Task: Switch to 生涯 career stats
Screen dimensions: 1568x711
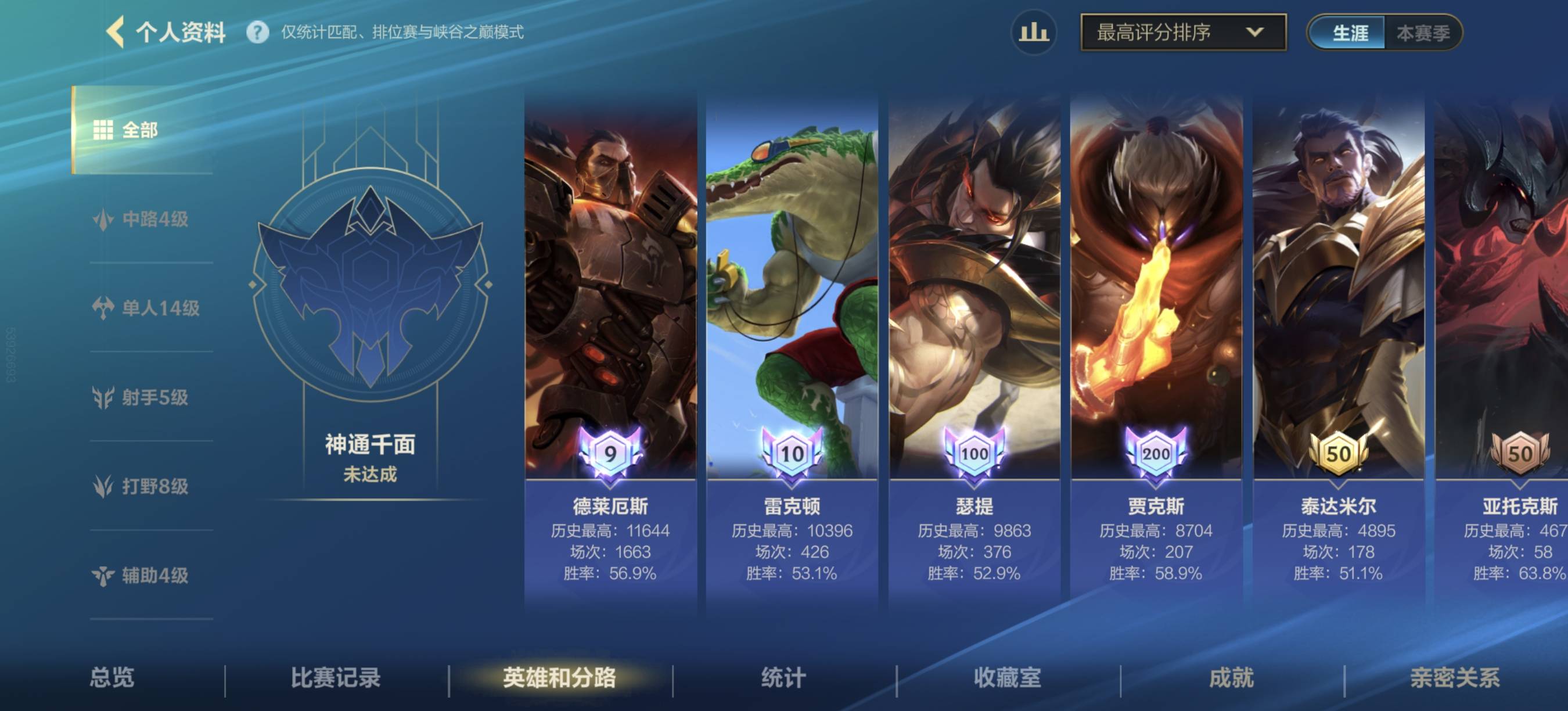Action: [x=1349, y=33]
